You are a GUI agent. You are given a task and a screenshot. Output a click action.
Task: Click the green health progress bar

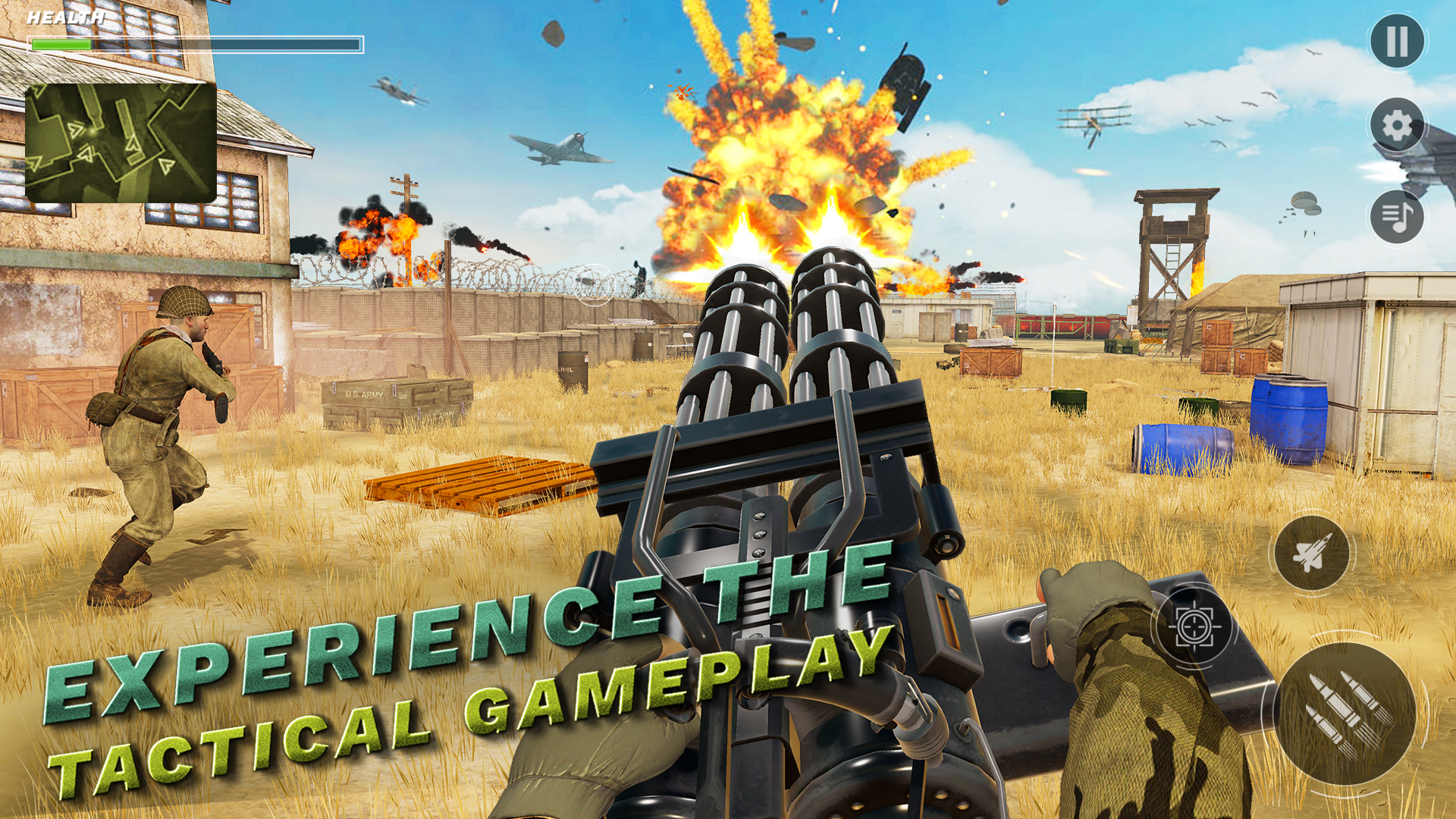(61, 44)
